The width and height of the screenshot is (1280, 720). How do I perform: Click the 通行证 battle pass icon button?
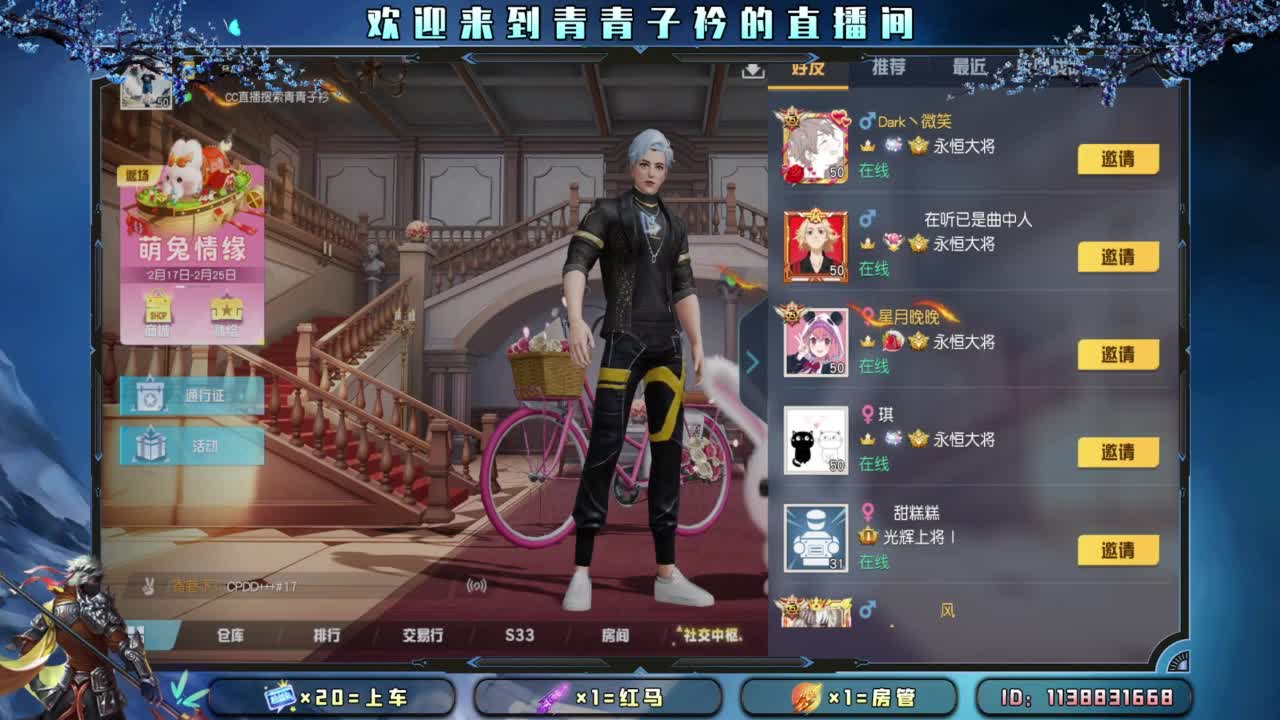pyautogui.click(x=190, y=395)
